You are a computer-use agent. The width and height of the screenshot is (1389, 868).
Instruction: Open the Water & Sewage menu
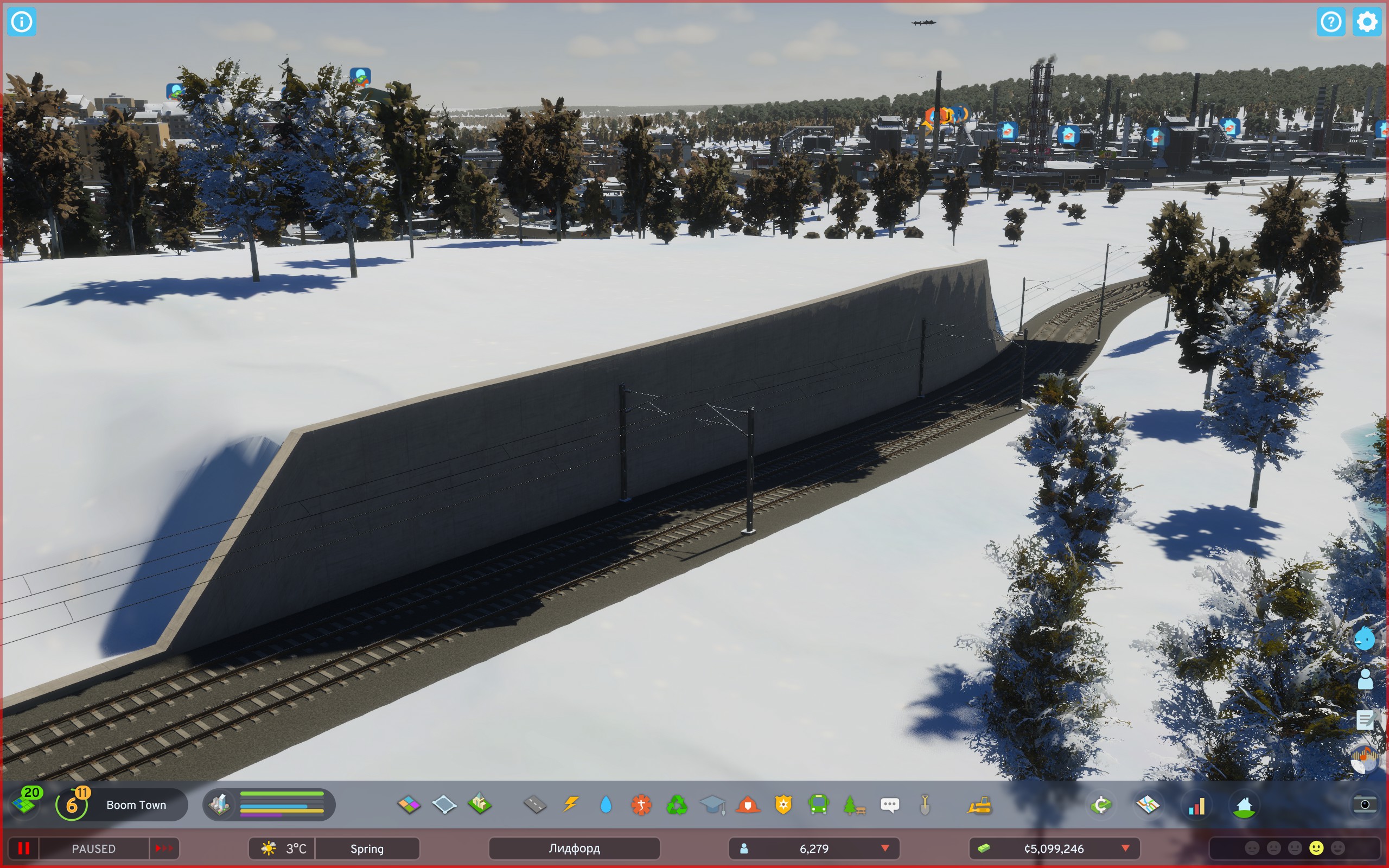point(606,805)
